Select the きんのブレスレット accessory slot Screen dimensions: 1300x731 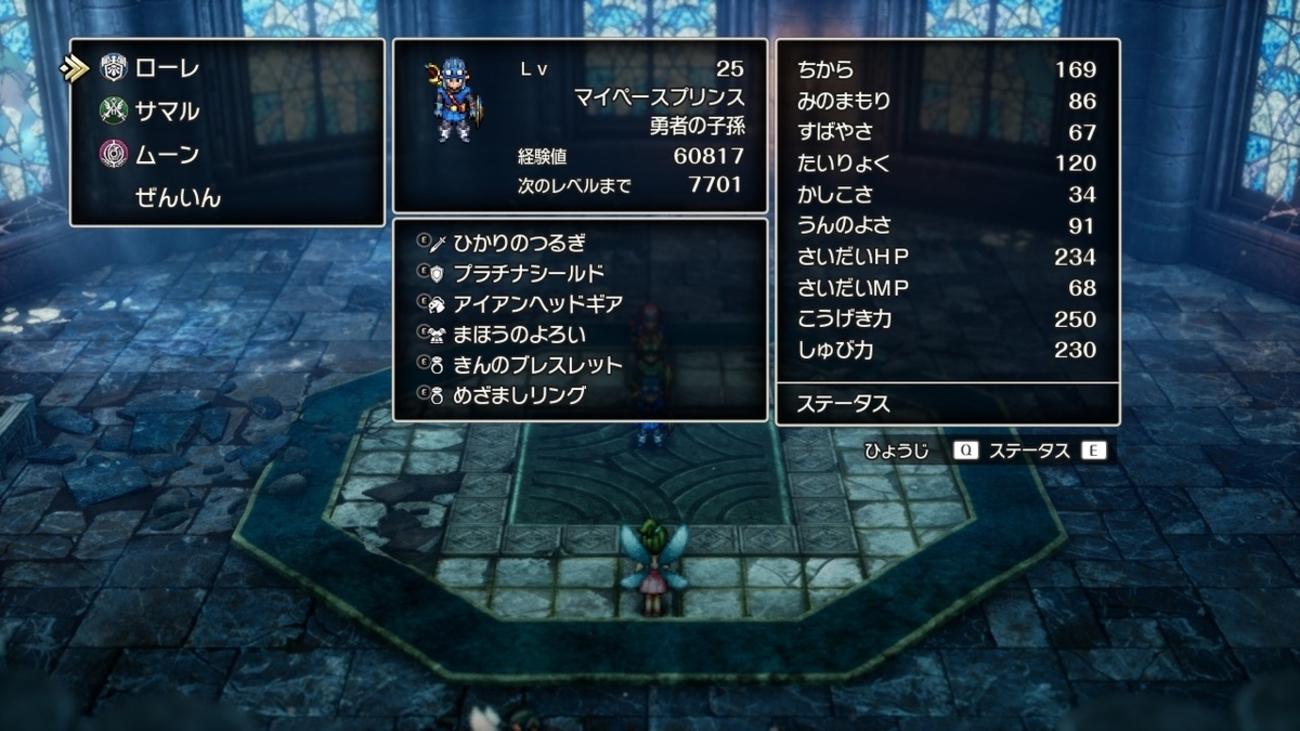click(537, 365)
